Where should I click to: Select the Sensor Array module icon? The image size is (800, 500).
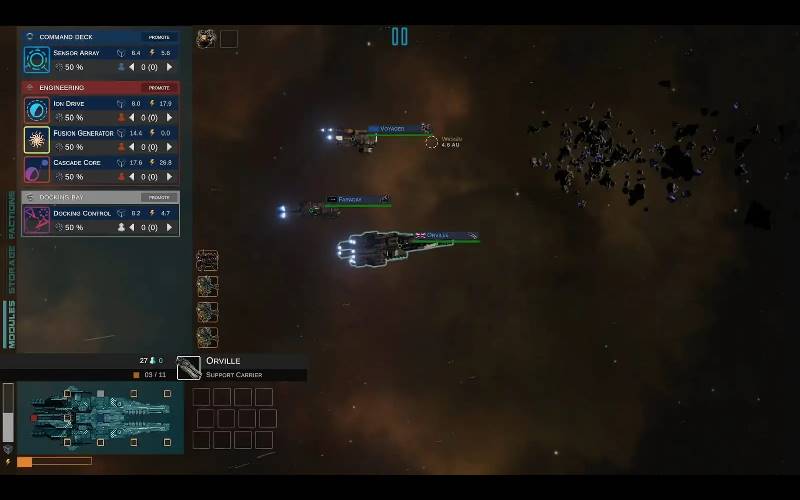pos(37,59)
